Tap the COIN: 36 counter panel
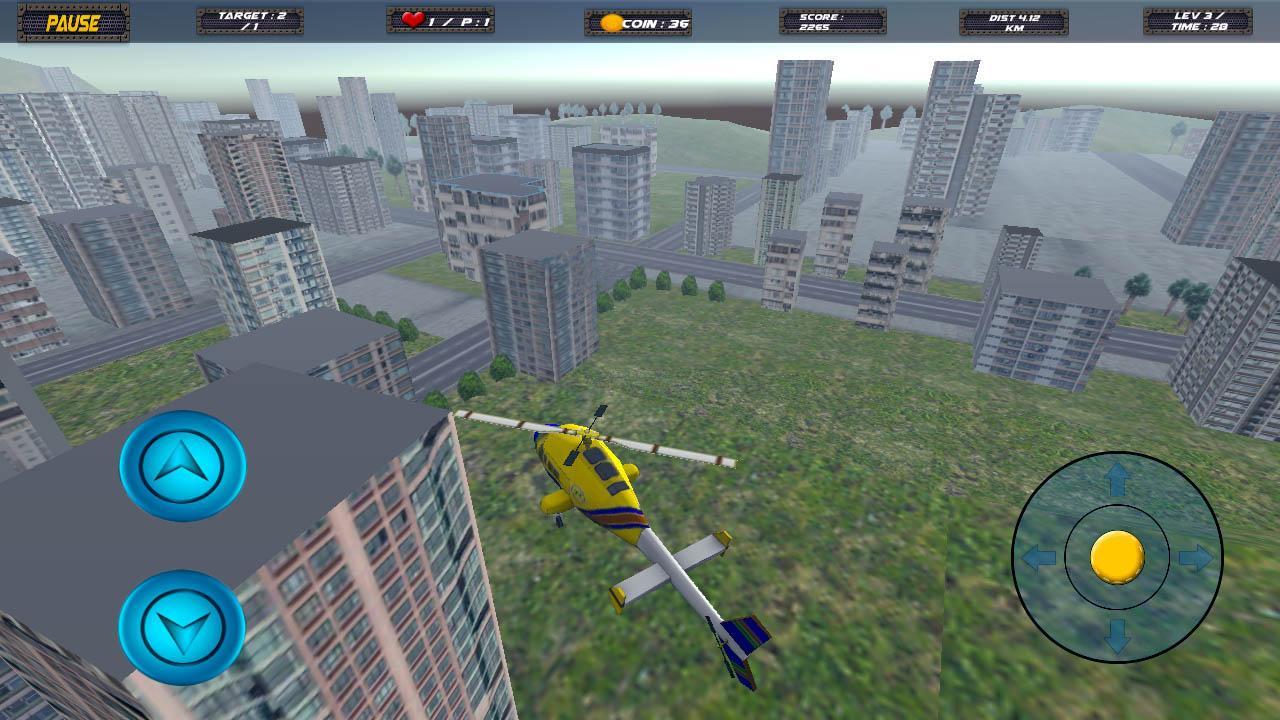Screen dimensions: 1280x720 (x=636, y=22)
